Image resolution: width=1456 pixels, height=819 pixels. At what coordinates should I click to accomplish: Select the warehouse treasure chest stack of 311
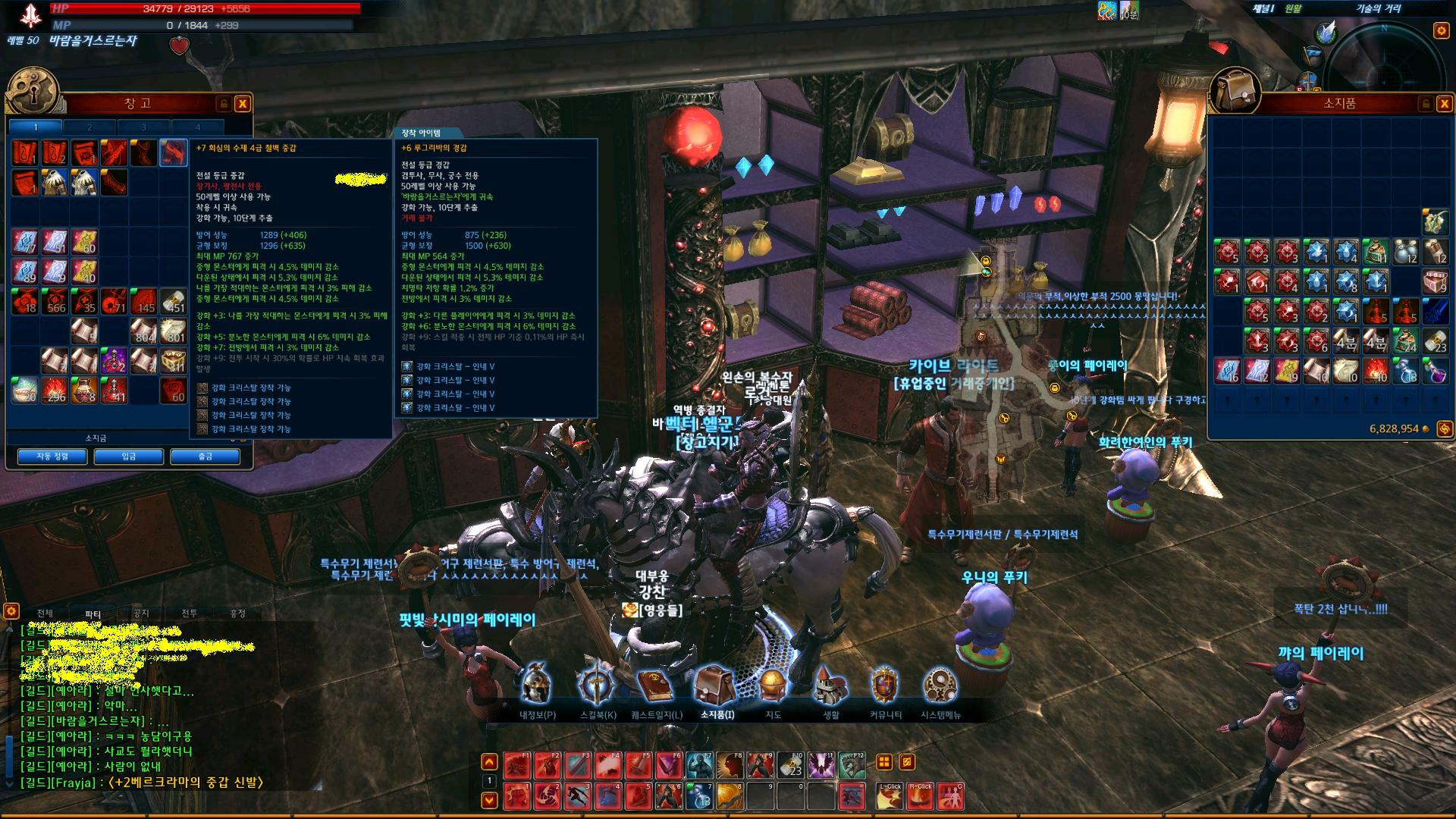pos(174,361)
